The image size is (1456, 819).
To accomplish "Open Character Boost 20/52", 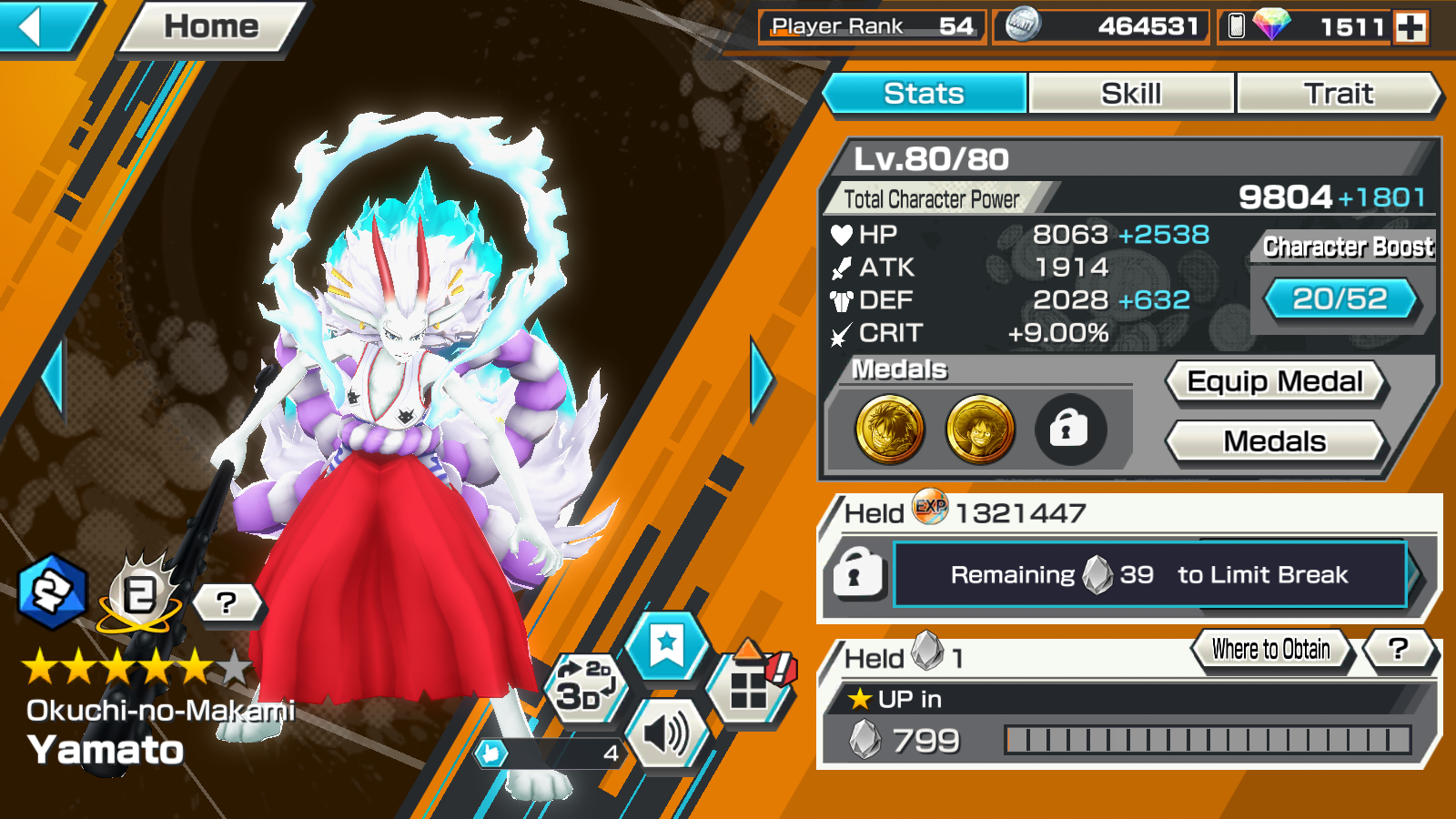I will pos(1340,298).
